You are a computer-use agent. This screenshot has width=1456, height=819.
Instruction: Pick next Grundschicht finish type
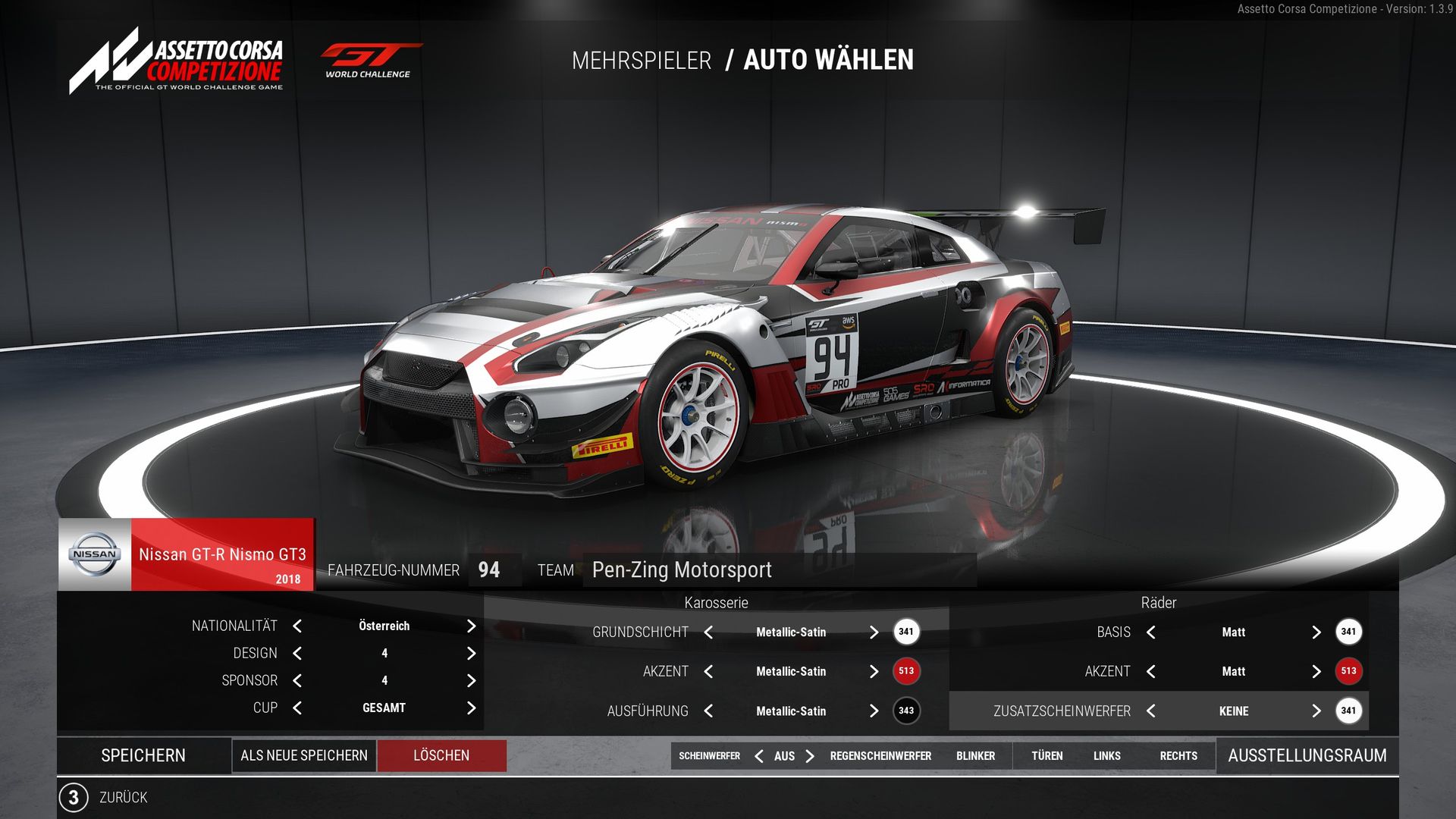(874, 632)
